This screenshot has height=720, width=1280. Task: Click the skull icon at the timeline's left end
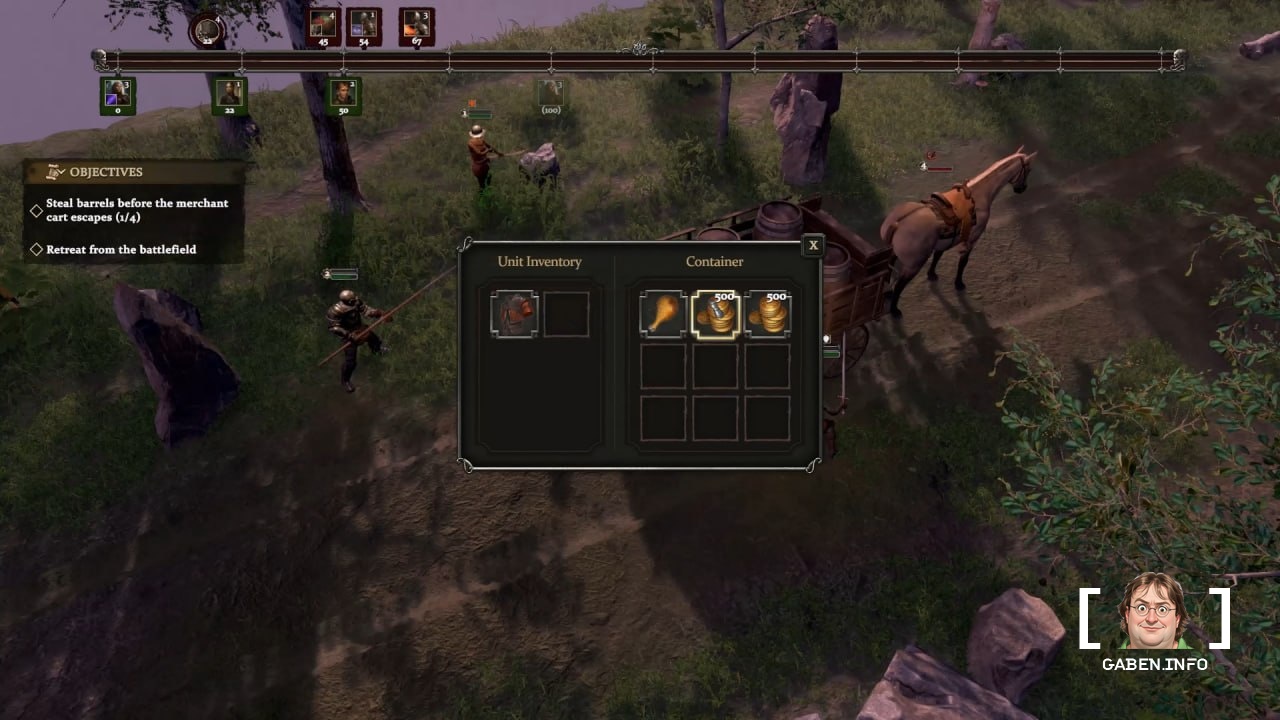[98, 57]
